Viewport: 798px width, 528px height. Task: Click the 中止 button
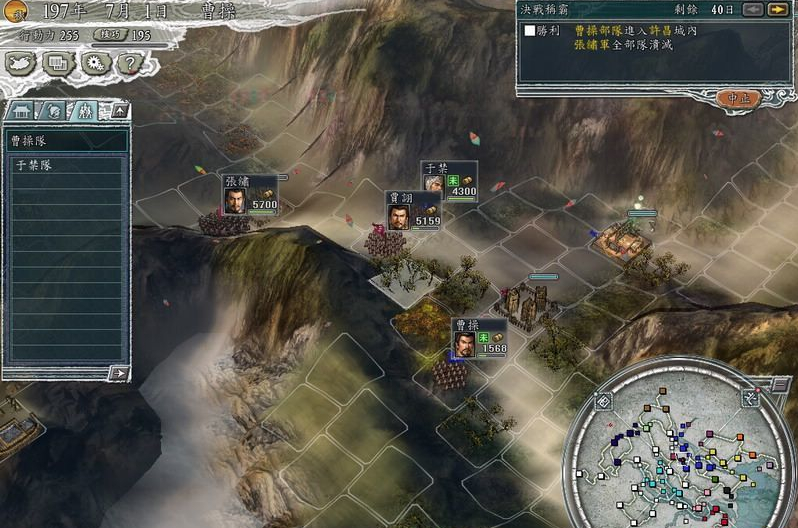tap(739, 98)
